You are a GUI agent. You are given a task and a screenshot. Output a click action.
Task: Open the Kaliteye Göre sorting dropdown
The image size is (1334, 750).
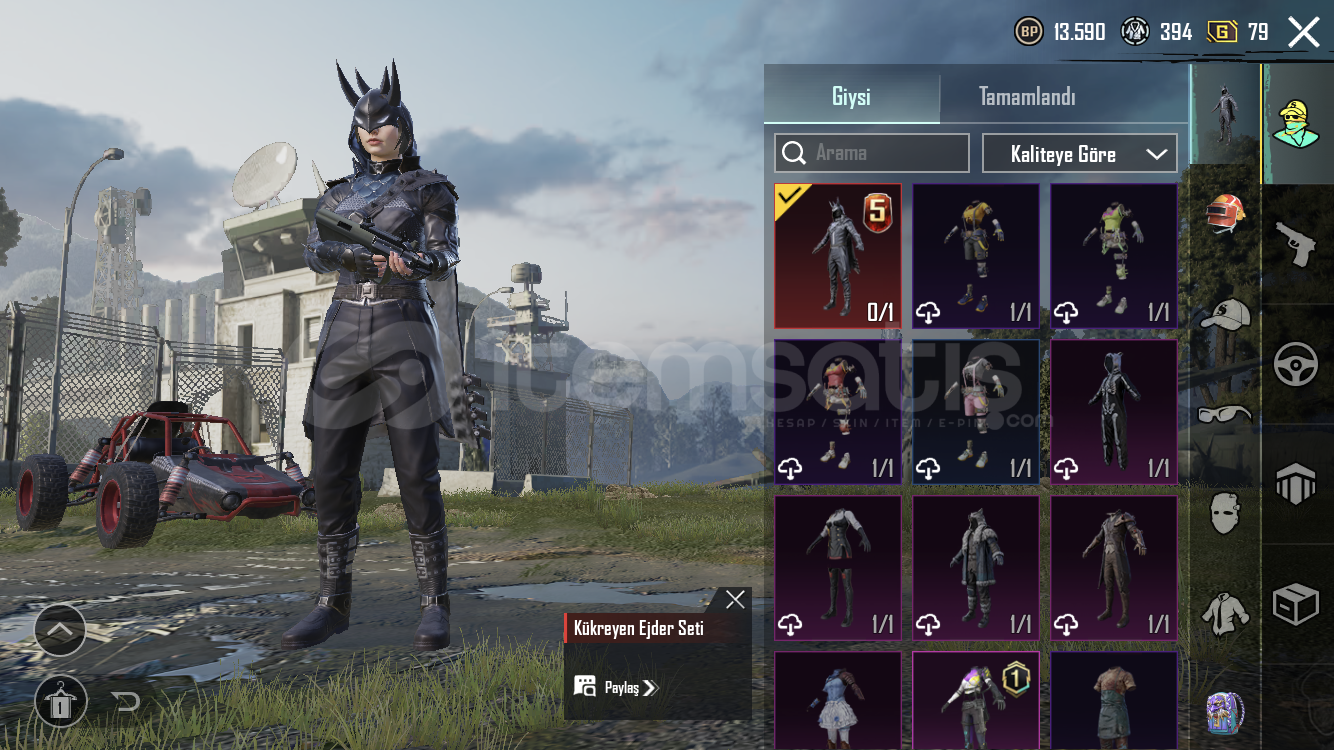tap(1080, 154)
